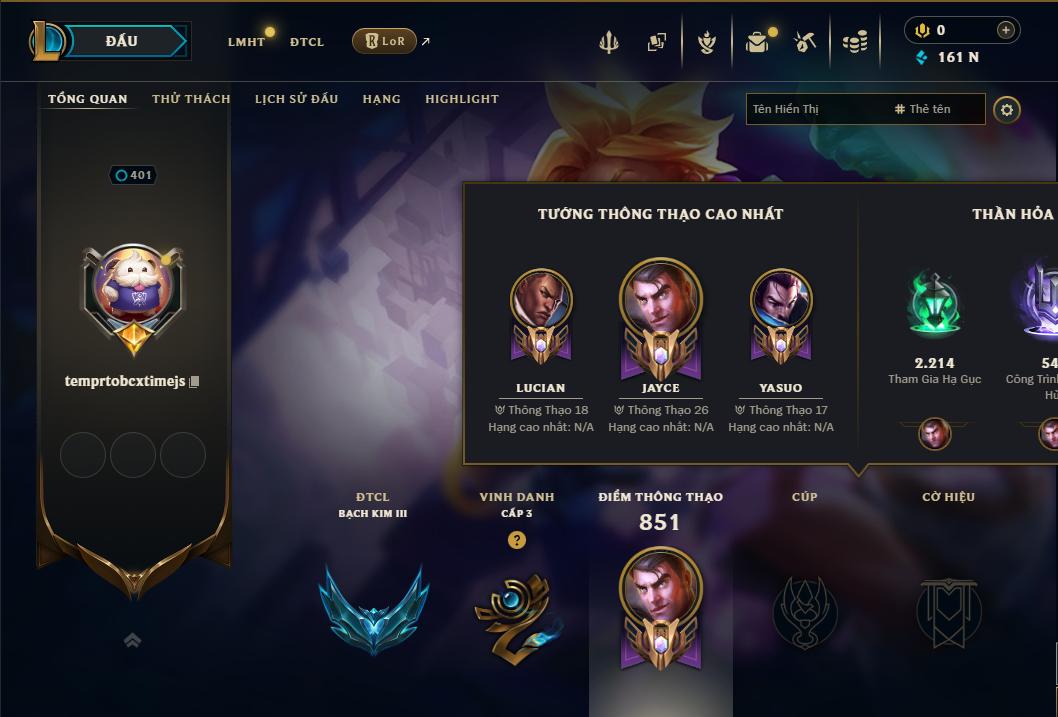
Task: Launch the LoR shortcut
Action: click(x=384, y=41)
